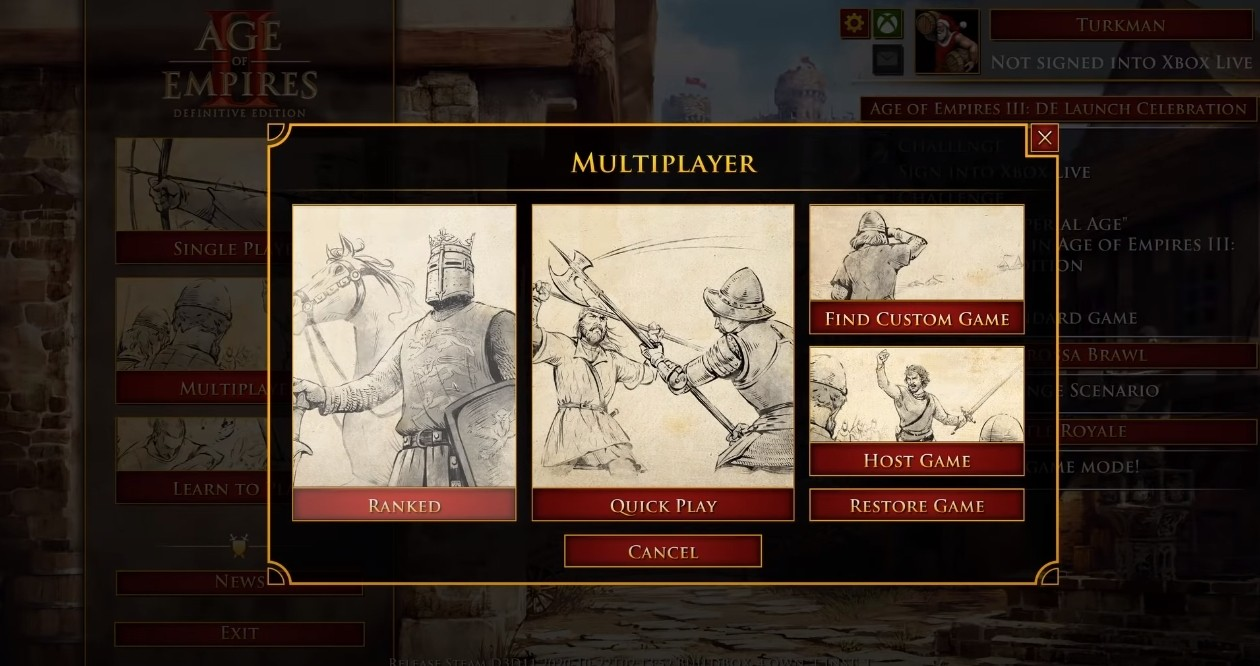Exit the game from main menu
Viewport: 1260px width, 666px height.
239,633
